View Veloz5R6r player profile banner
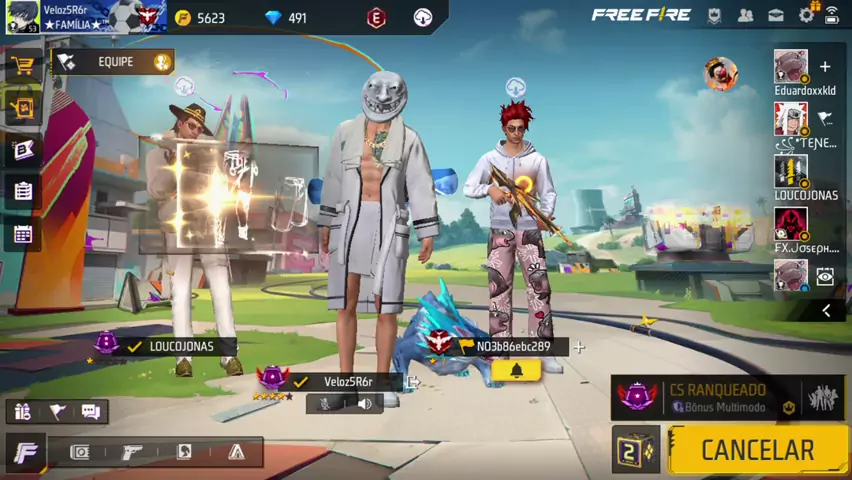The image size is (852, 480). [84, 17]
